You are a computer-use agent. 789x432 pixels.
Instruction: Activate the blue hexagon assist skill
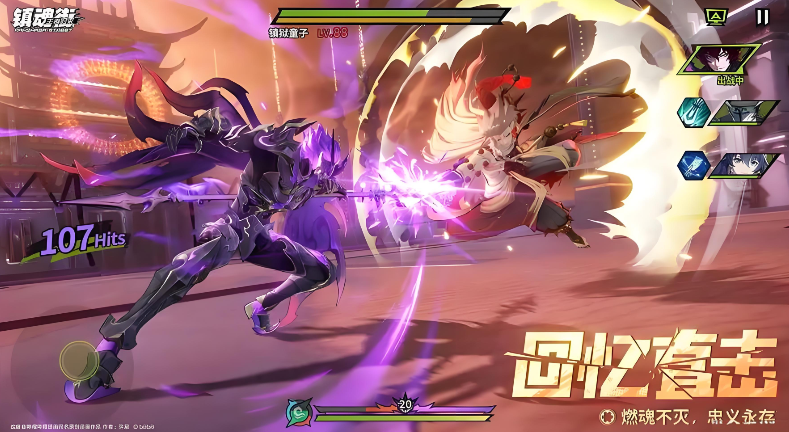pyautogui.click(x=693, y=164)
